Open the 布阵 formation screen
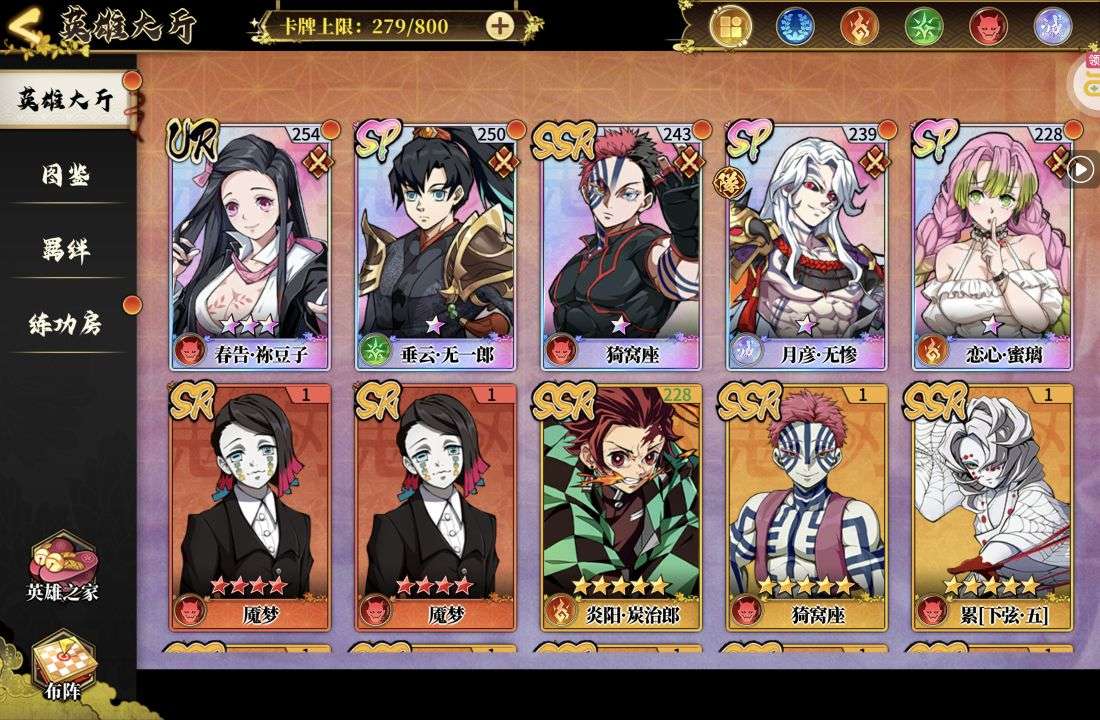 tap(63, 664)
